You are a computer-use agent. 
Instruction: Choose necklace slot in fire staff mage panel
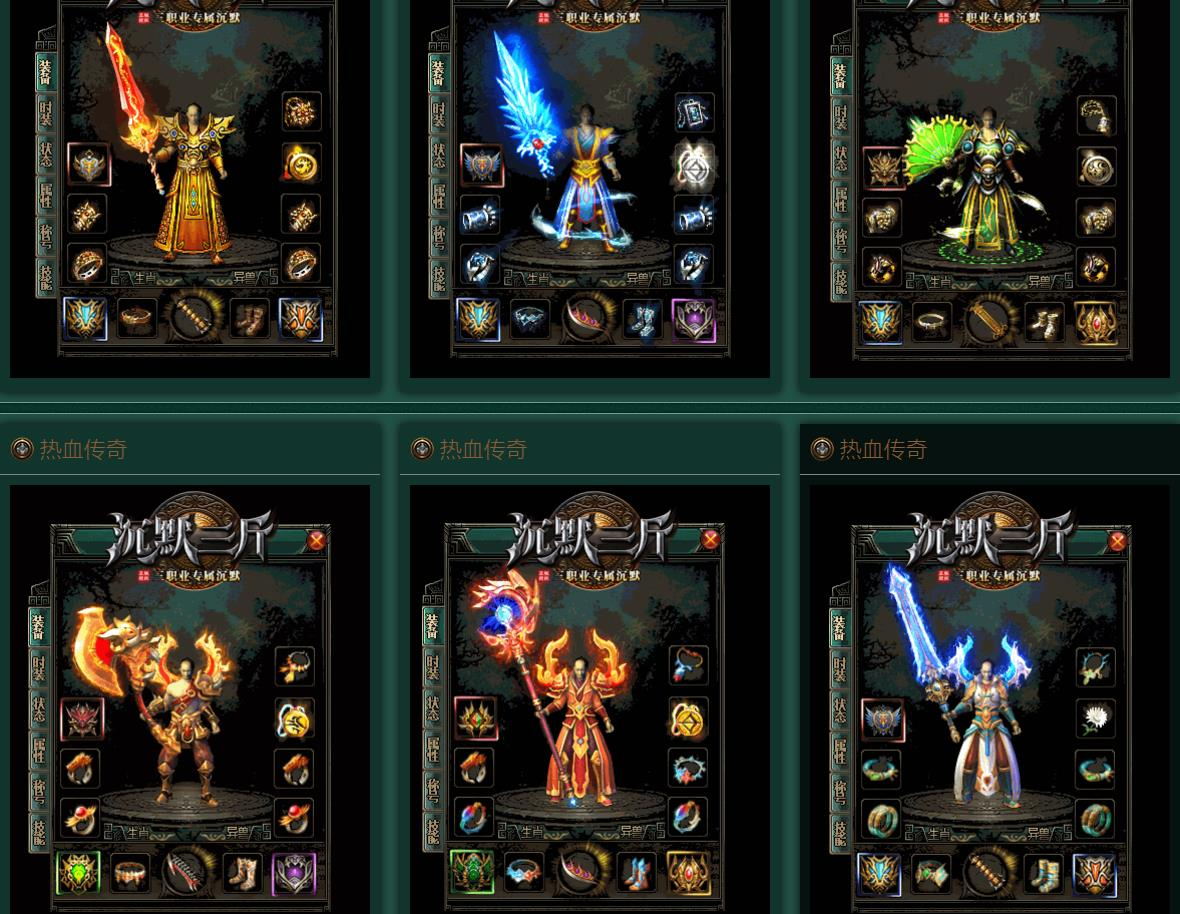coord(688,665)
